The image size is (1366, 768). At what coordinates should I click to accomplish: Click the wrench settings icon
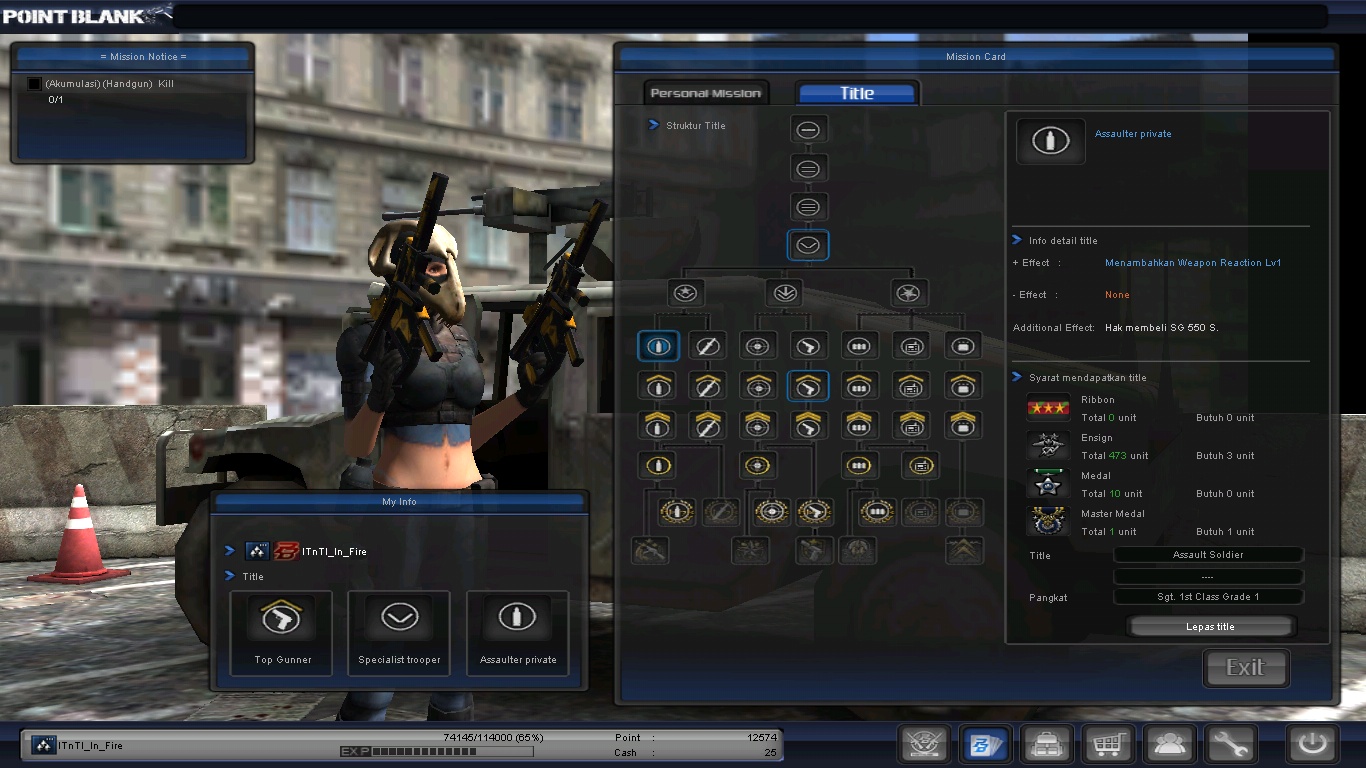[1231, 744]
